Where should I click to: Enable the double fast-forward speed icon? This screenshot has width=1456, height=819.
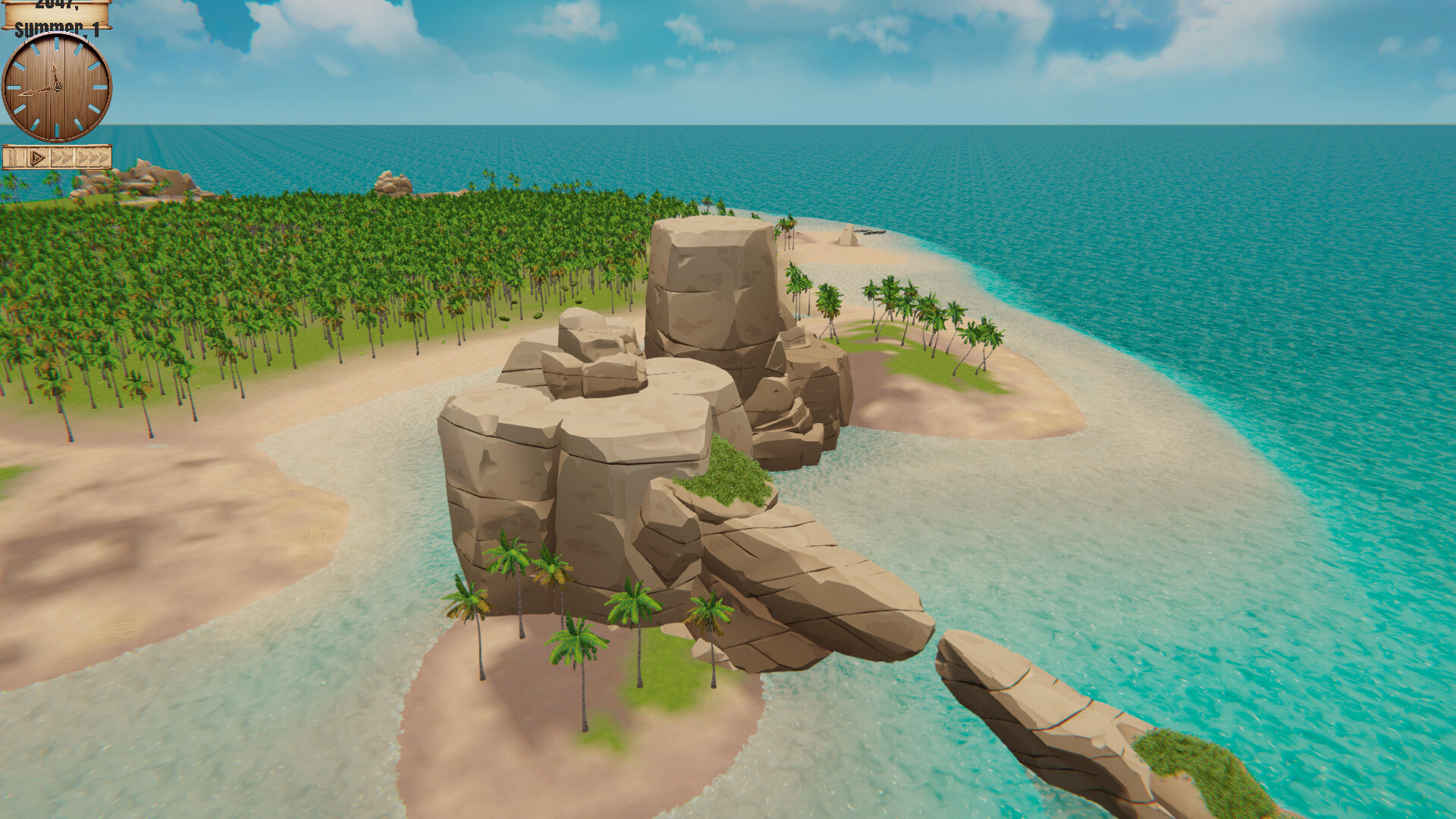[62, 158]
